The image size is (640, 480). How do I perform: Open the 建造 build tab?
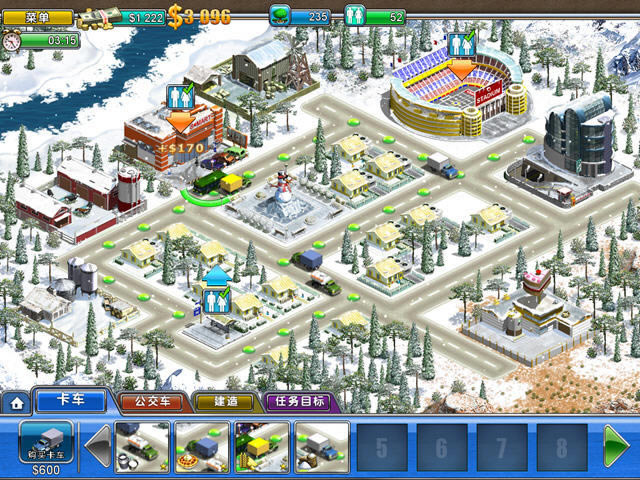(225, 403)
